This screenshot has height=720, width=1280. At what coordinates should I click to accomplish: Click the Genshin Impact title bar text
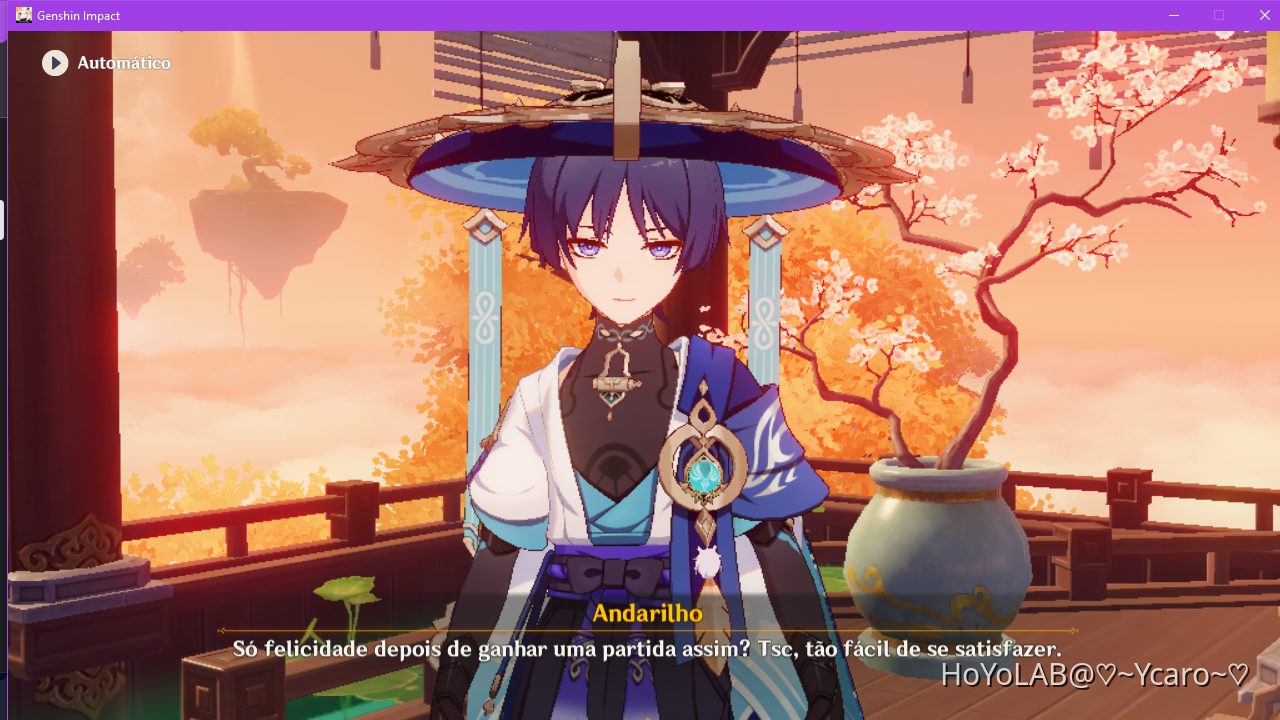[78, 15]
